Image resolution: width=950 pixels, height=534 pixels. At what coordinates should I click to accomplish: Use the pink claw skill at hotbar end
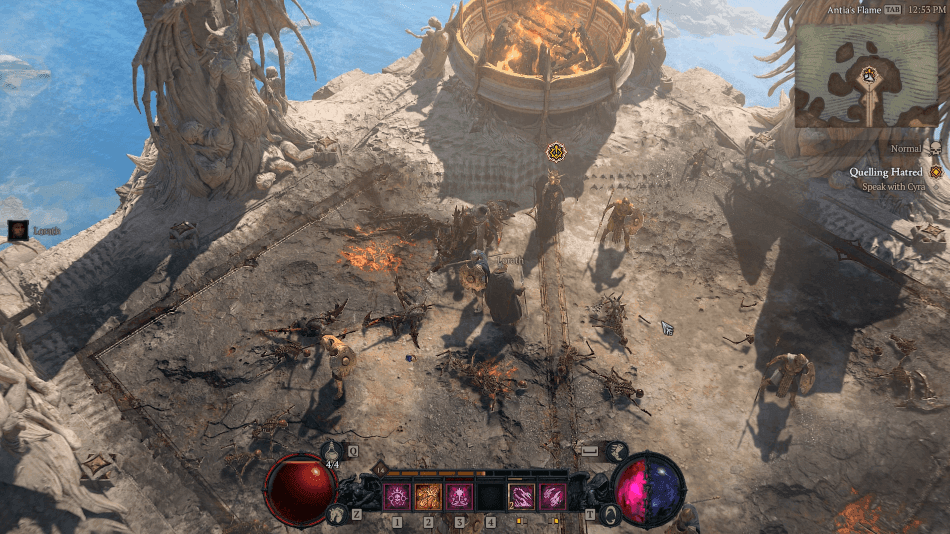553,496
